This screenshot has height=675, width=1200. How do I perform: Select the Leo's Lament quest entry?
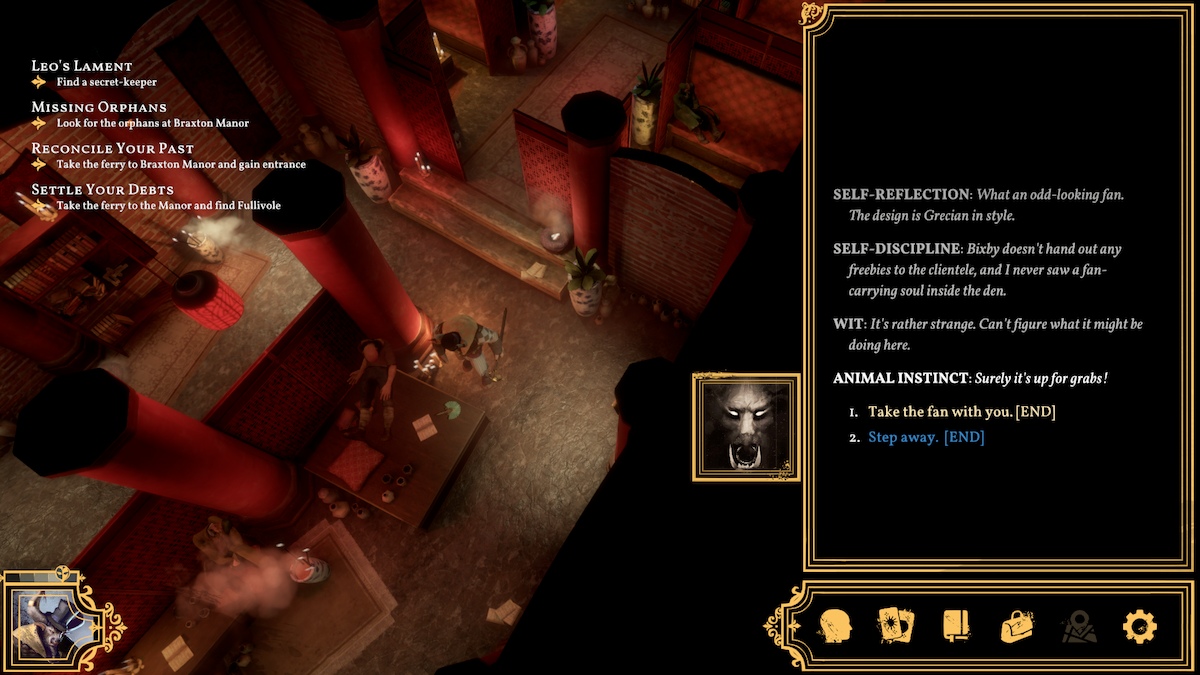pos(82,66)
